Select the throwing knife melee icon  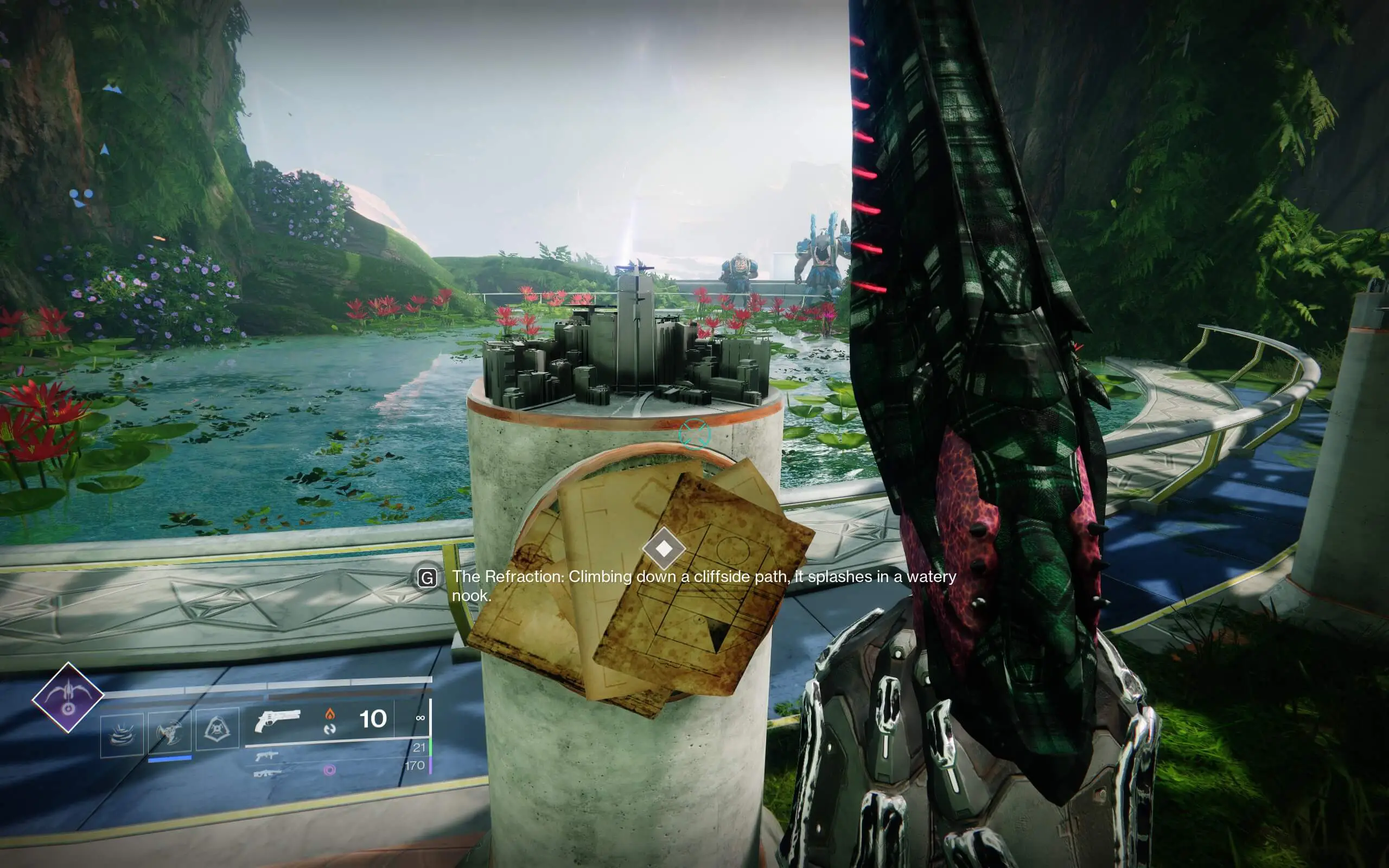click(x=170, y=731)
